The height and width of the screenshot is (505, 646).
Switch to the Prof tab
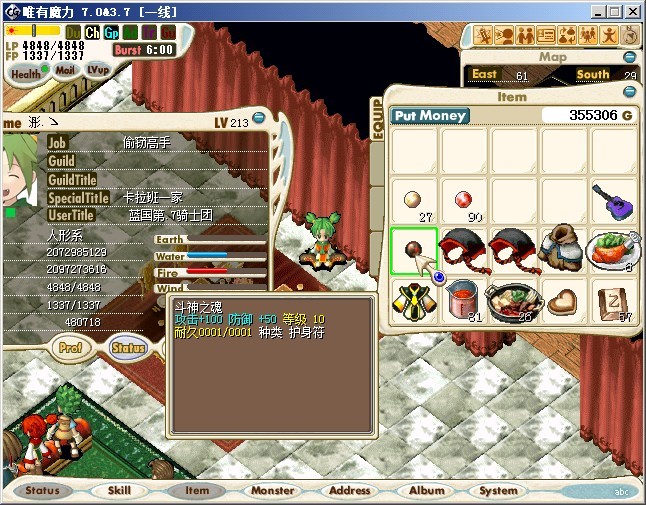70,348
